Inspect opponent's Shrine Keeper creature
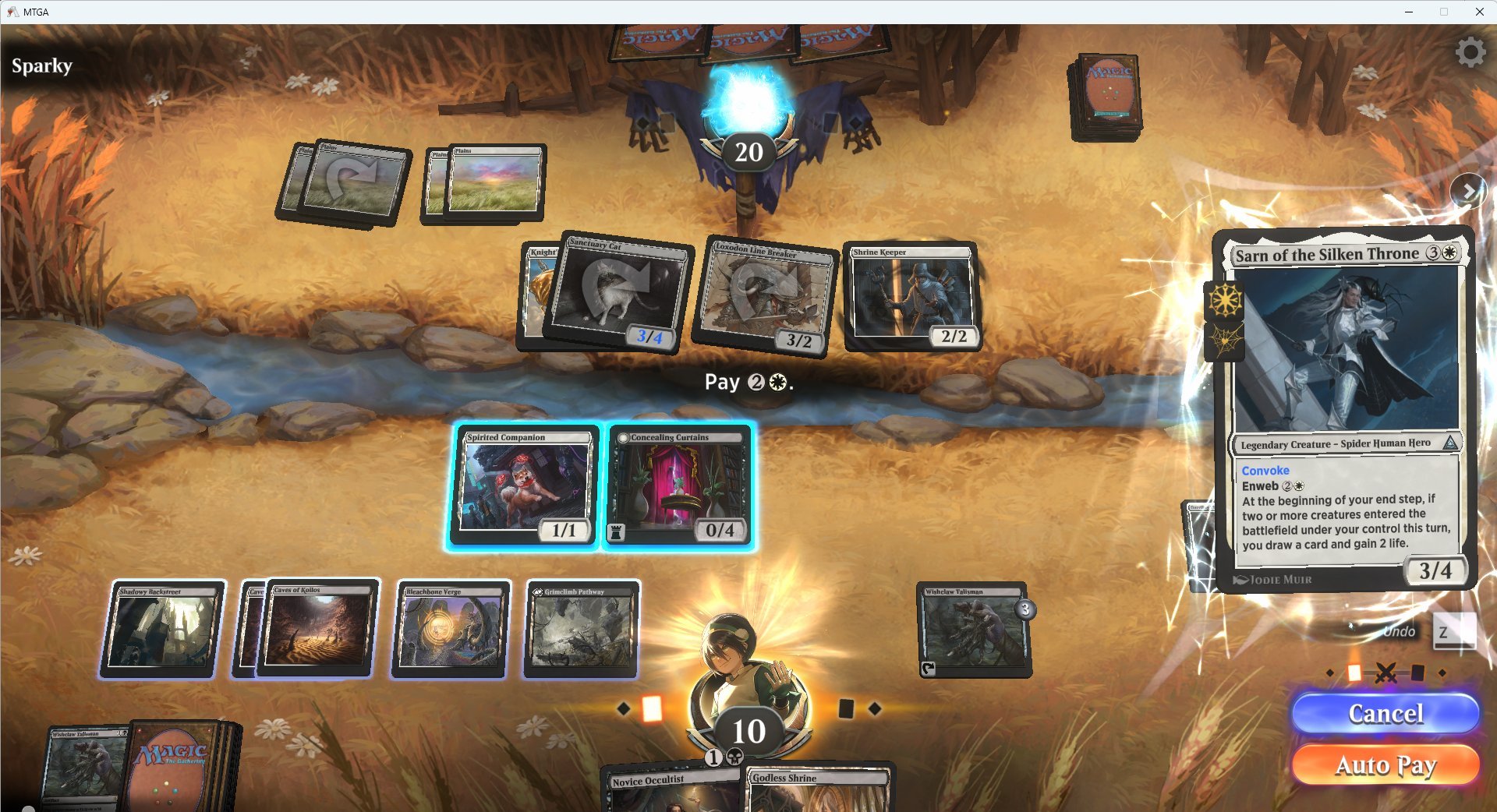 pyautogui.click(x=911, y=296)
